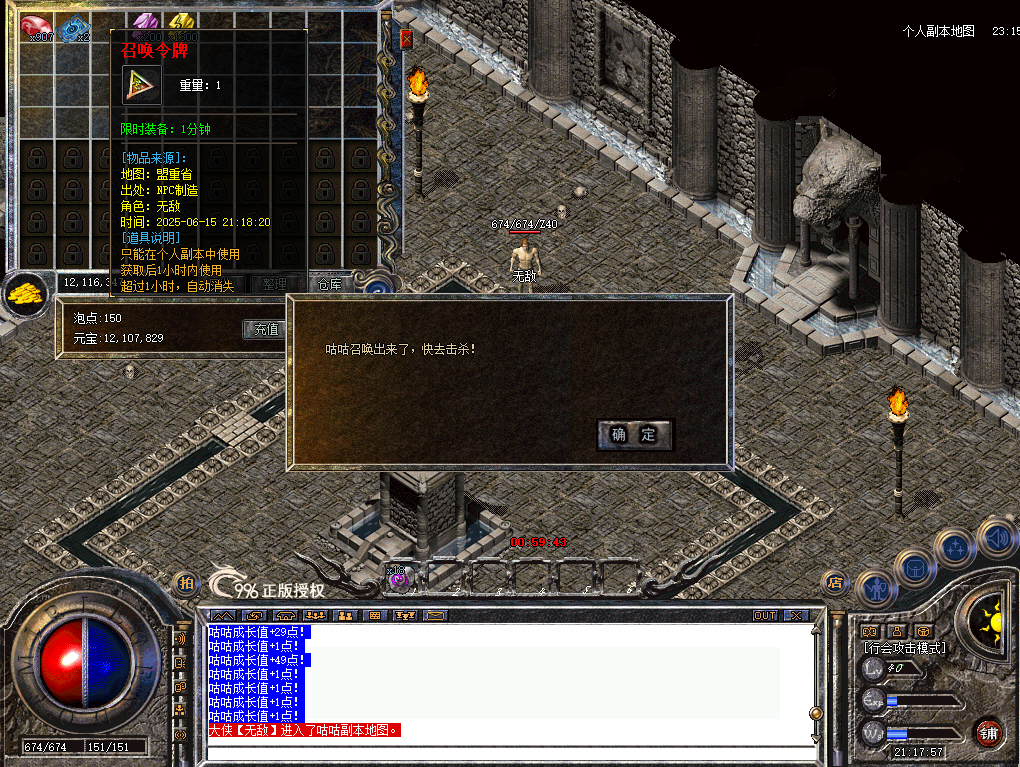This screenshot has width=1020, height=767.
Task: Select the yellow crystal stack in bag
Action: tap(181, 22)
